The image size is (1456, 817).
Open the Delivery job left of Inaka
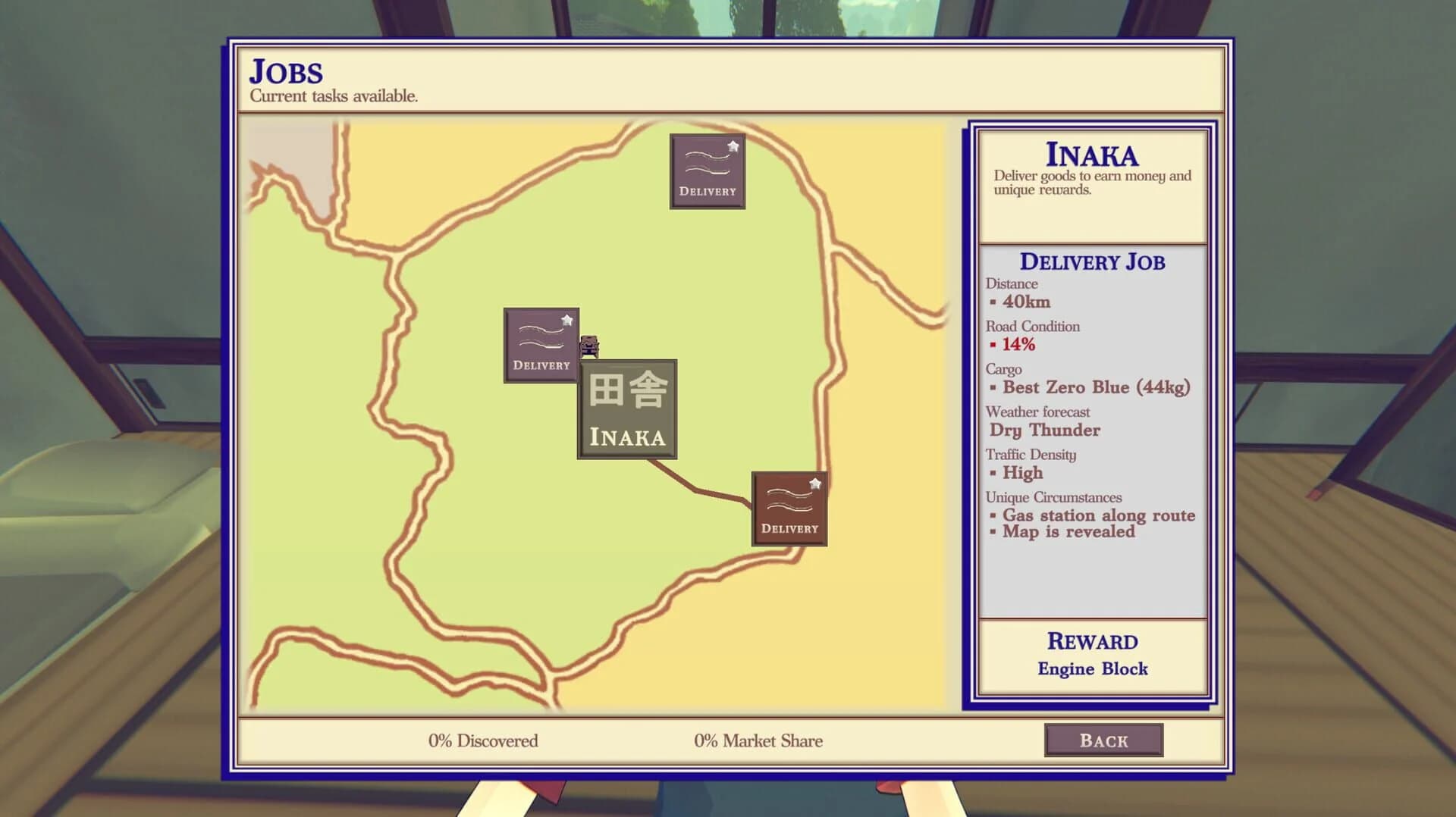click(x=541, y=345)
